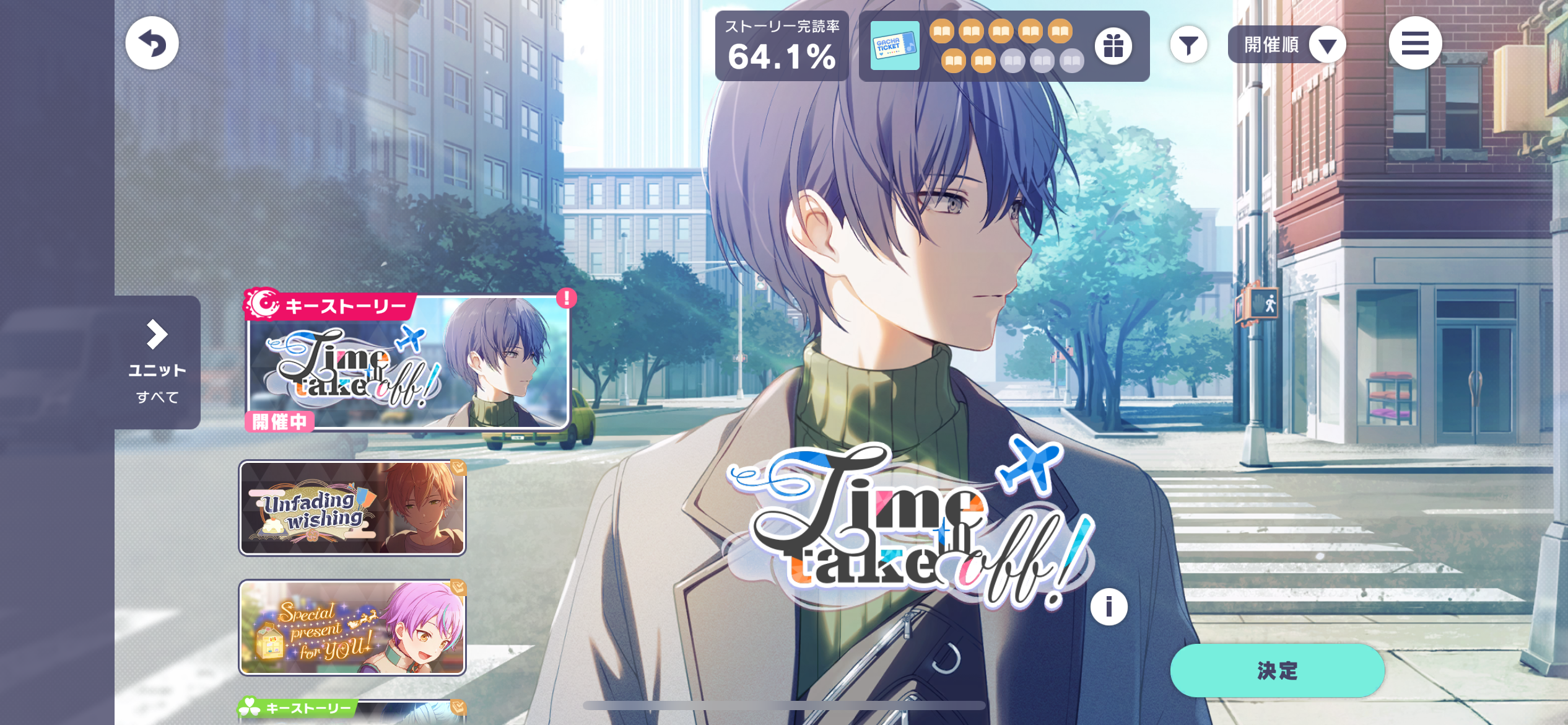Select the Time to take off! story banner

407,362
